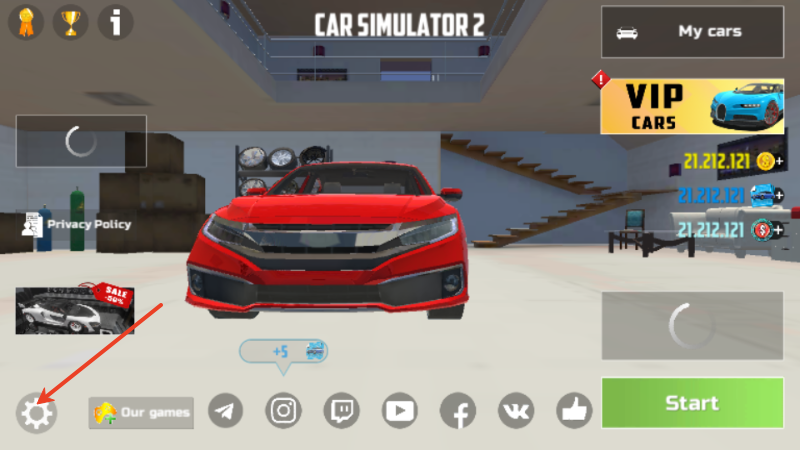The width and height of the screenshot is (800, 450).
Task: Open the orange medal ribbon icon
Action: coord(24,22)
